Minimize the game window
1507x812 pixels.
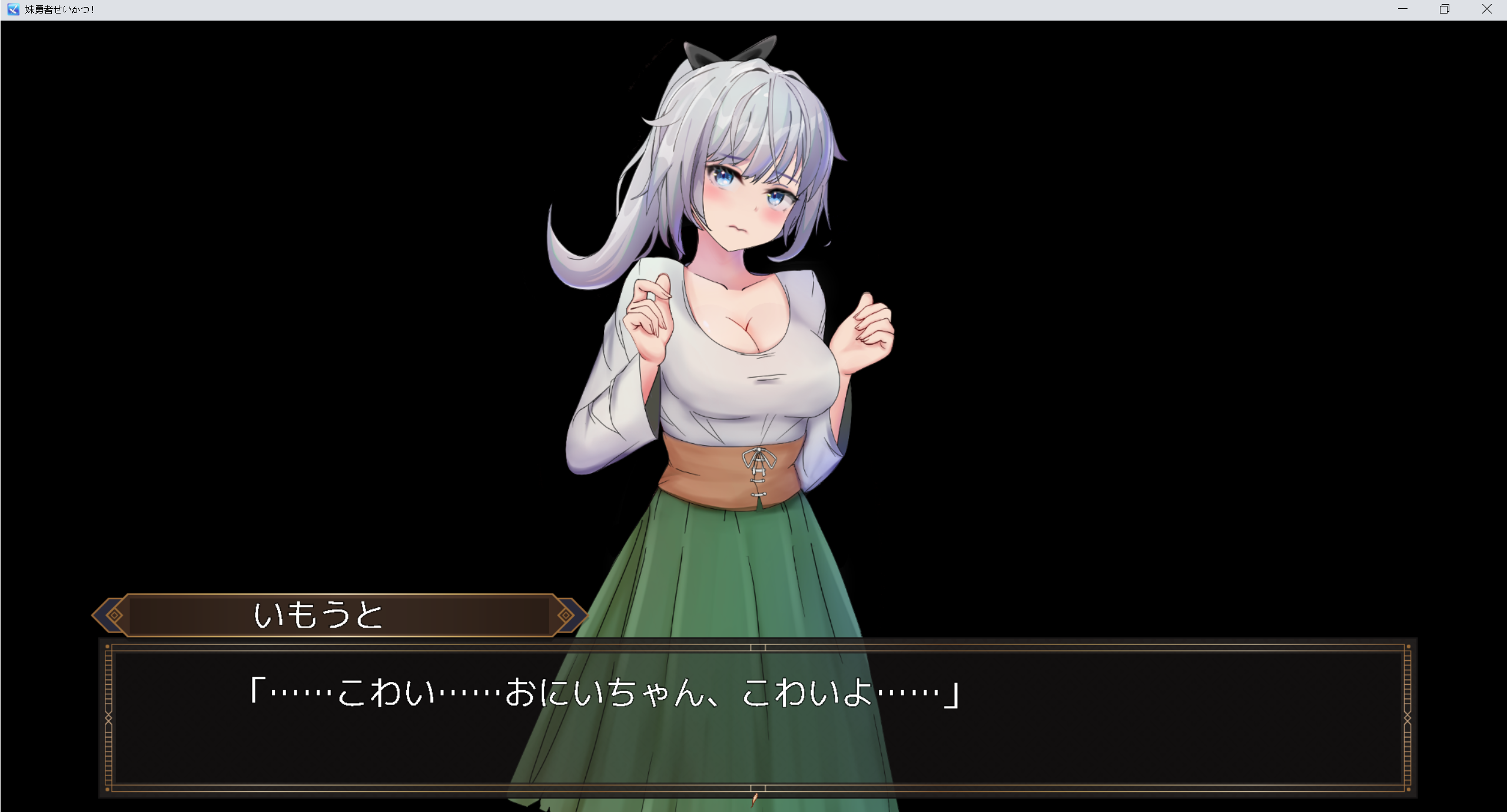[x=1403, y=9]
